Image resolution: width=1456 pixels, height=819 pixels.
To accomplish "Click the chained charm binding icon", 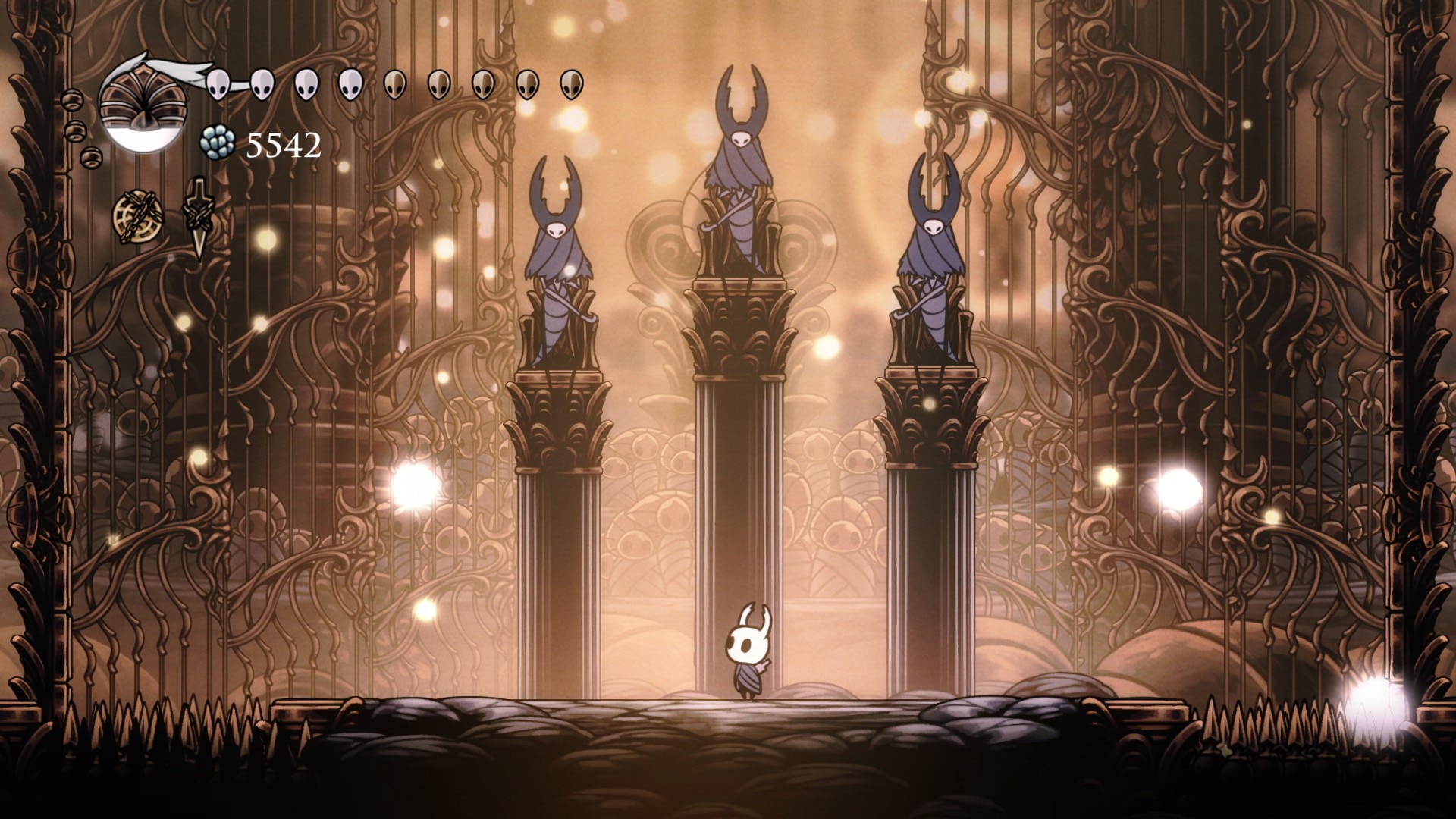I will [x=138, y=215].
